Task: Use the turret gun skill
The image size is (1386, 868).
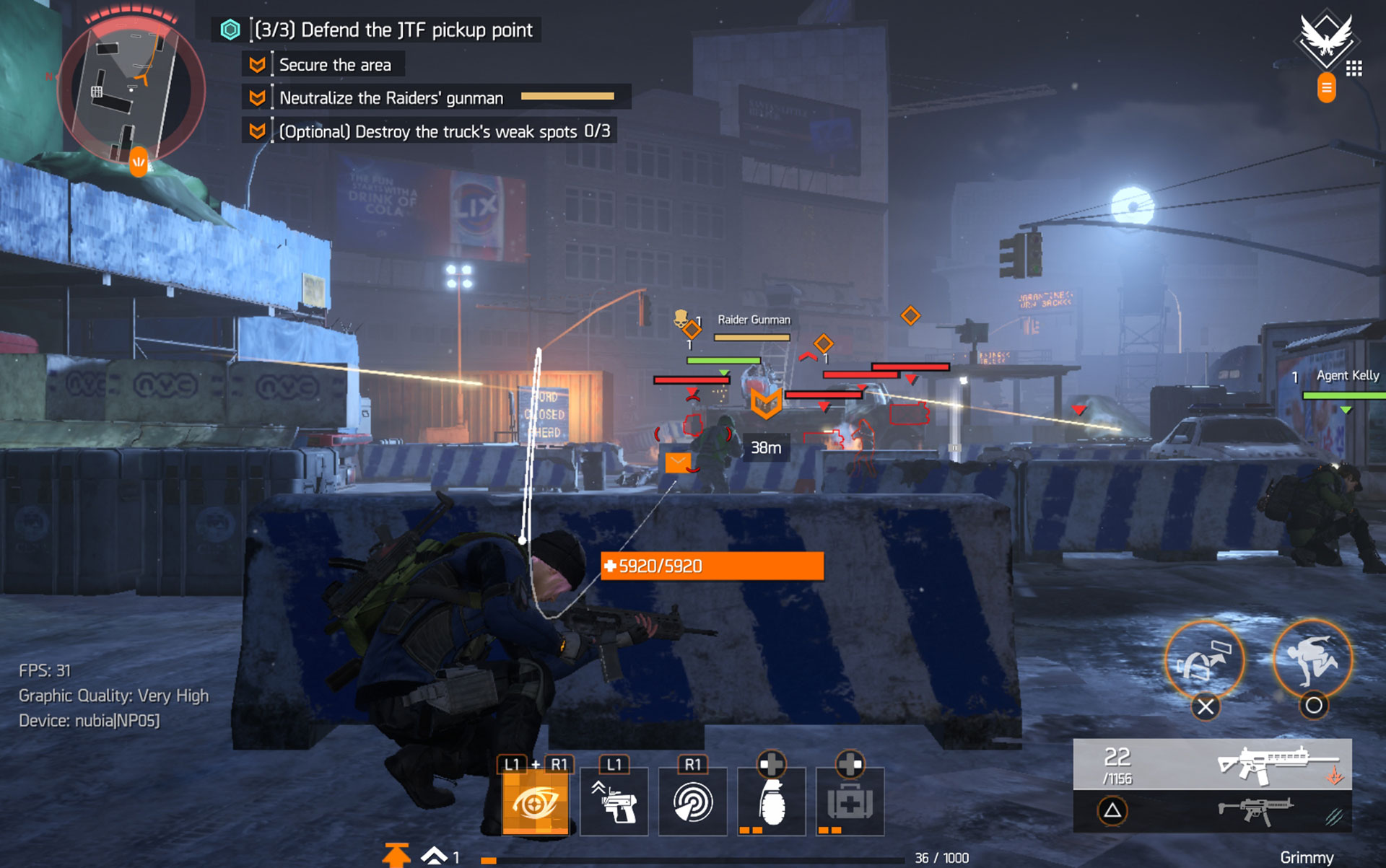Action: [614, 802]
